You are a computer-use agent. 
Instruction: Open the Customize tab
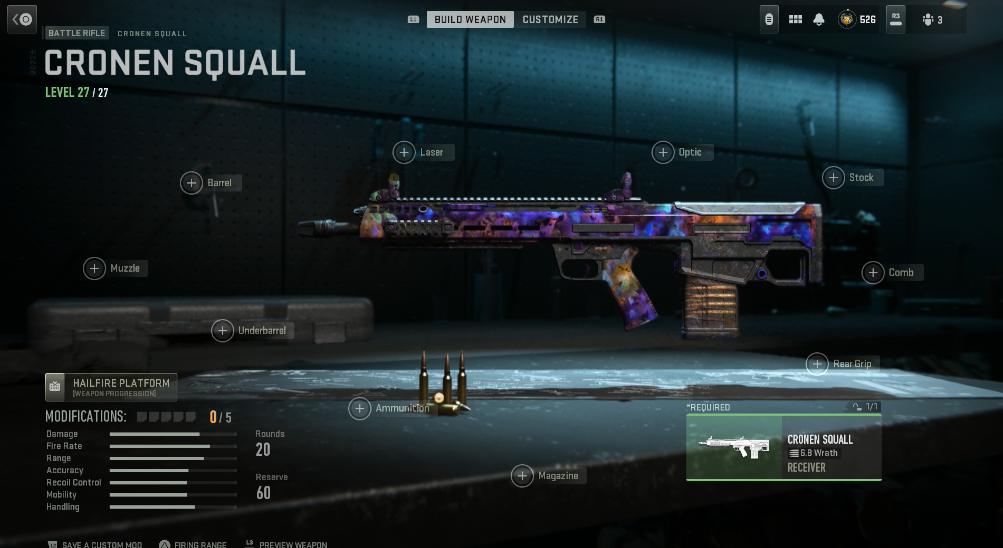pos(550,19)
